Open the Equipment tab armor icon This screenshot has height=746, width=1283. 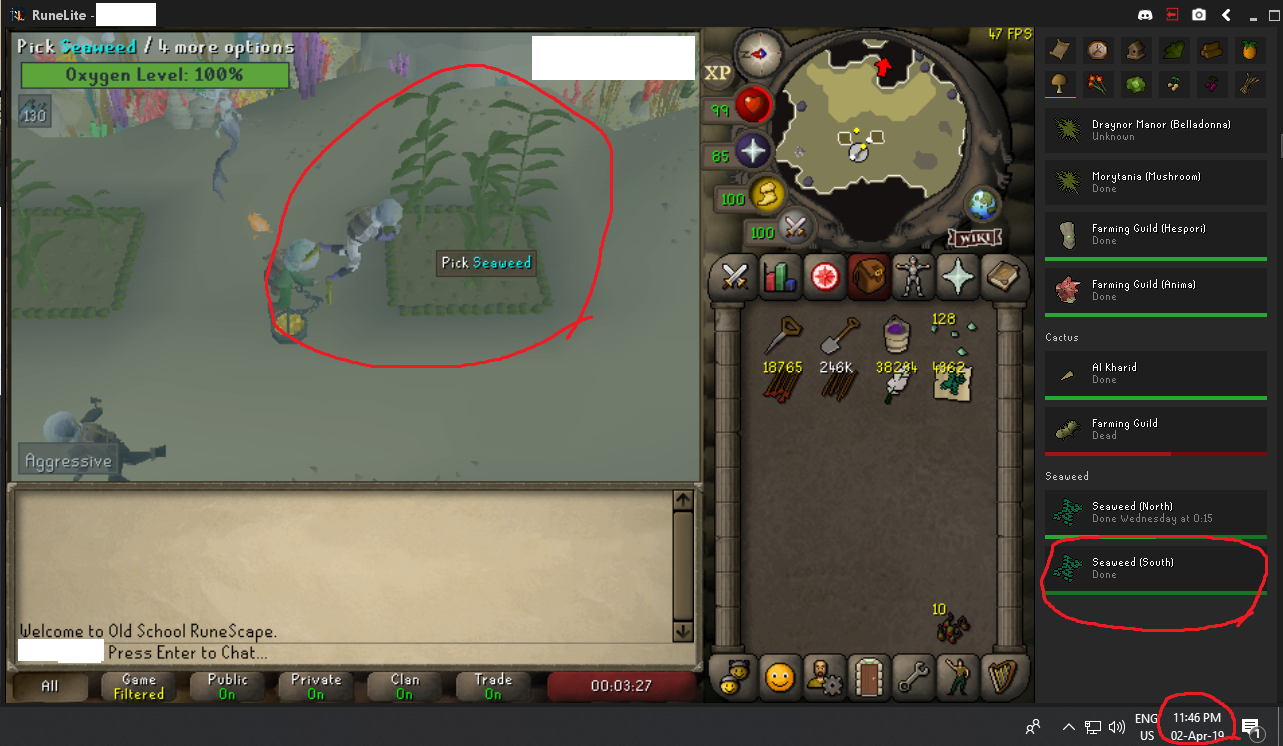click(913, 278)
